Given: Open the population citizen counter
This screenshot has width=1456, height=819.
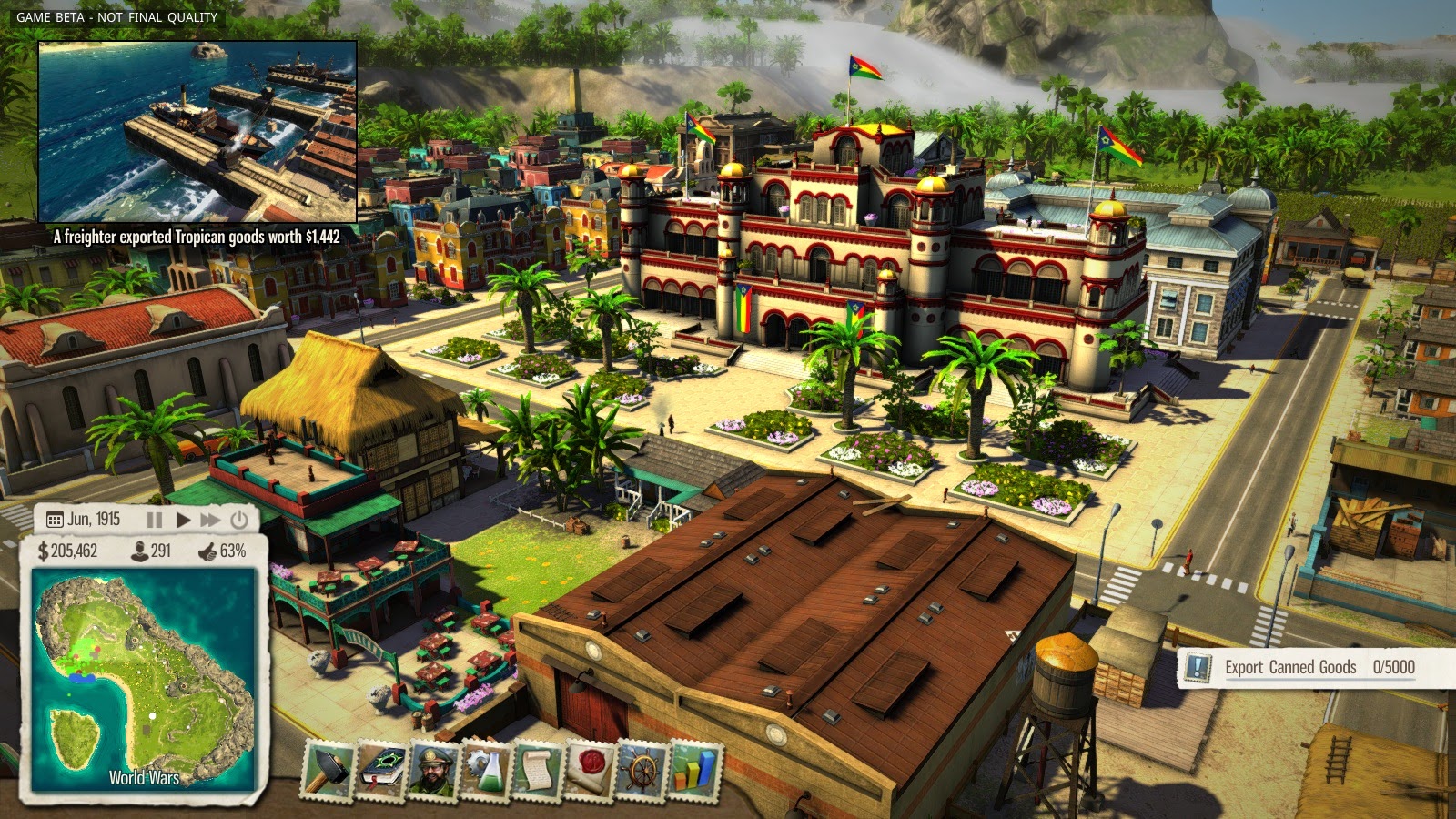Looking at the screenshot, I should (x=151, y=551).
